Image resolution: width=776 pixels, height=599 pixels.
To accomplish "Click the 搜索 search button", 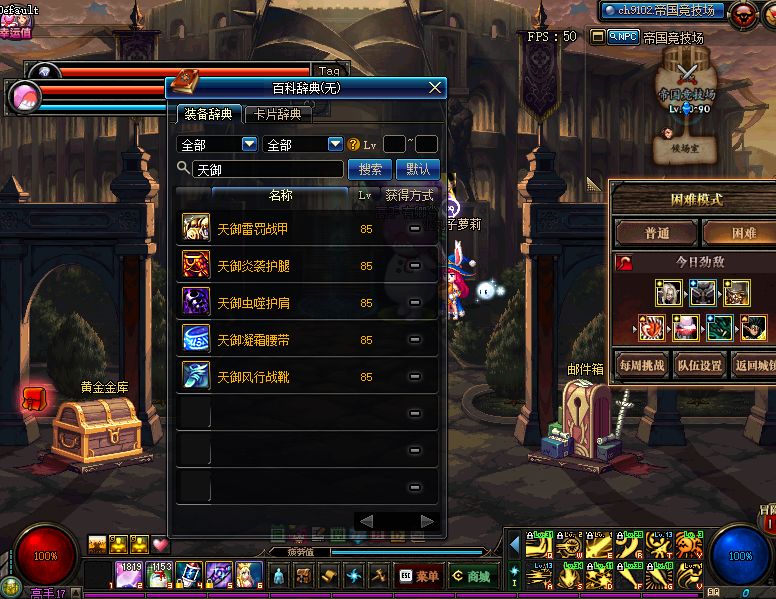I will [370, 169].
